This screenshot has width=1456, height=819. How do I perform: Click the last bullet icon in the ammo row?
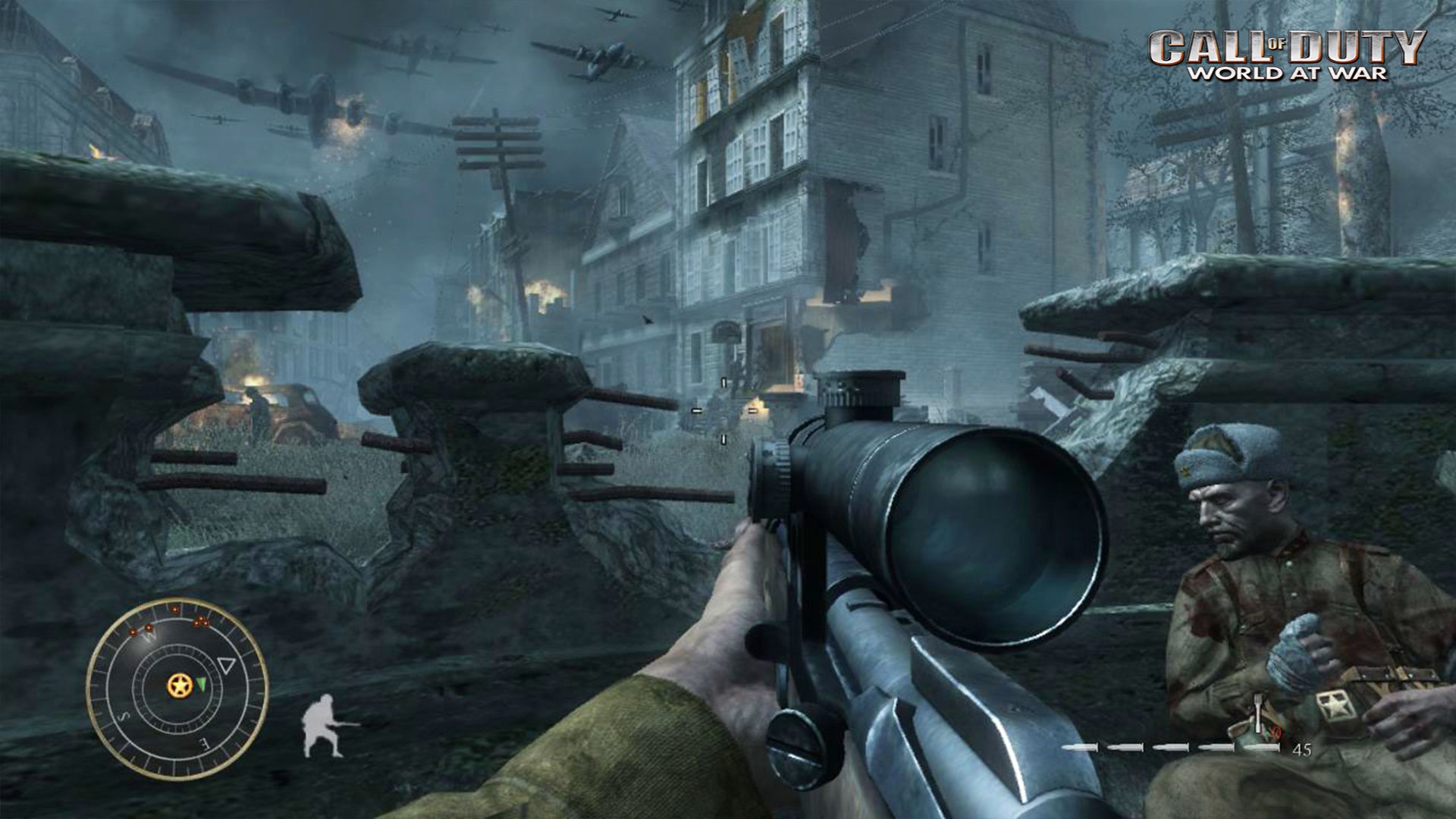1261,748
